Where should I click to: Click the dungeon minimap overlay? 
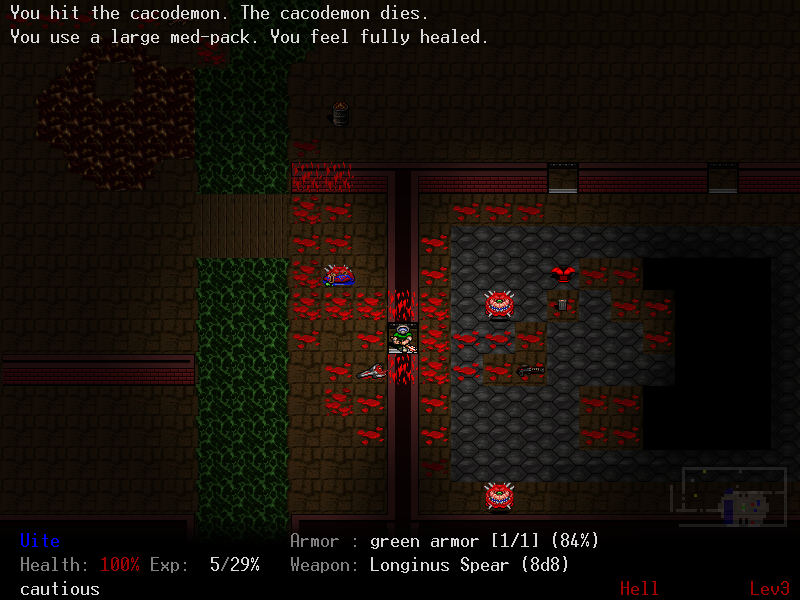pos(728,496)
